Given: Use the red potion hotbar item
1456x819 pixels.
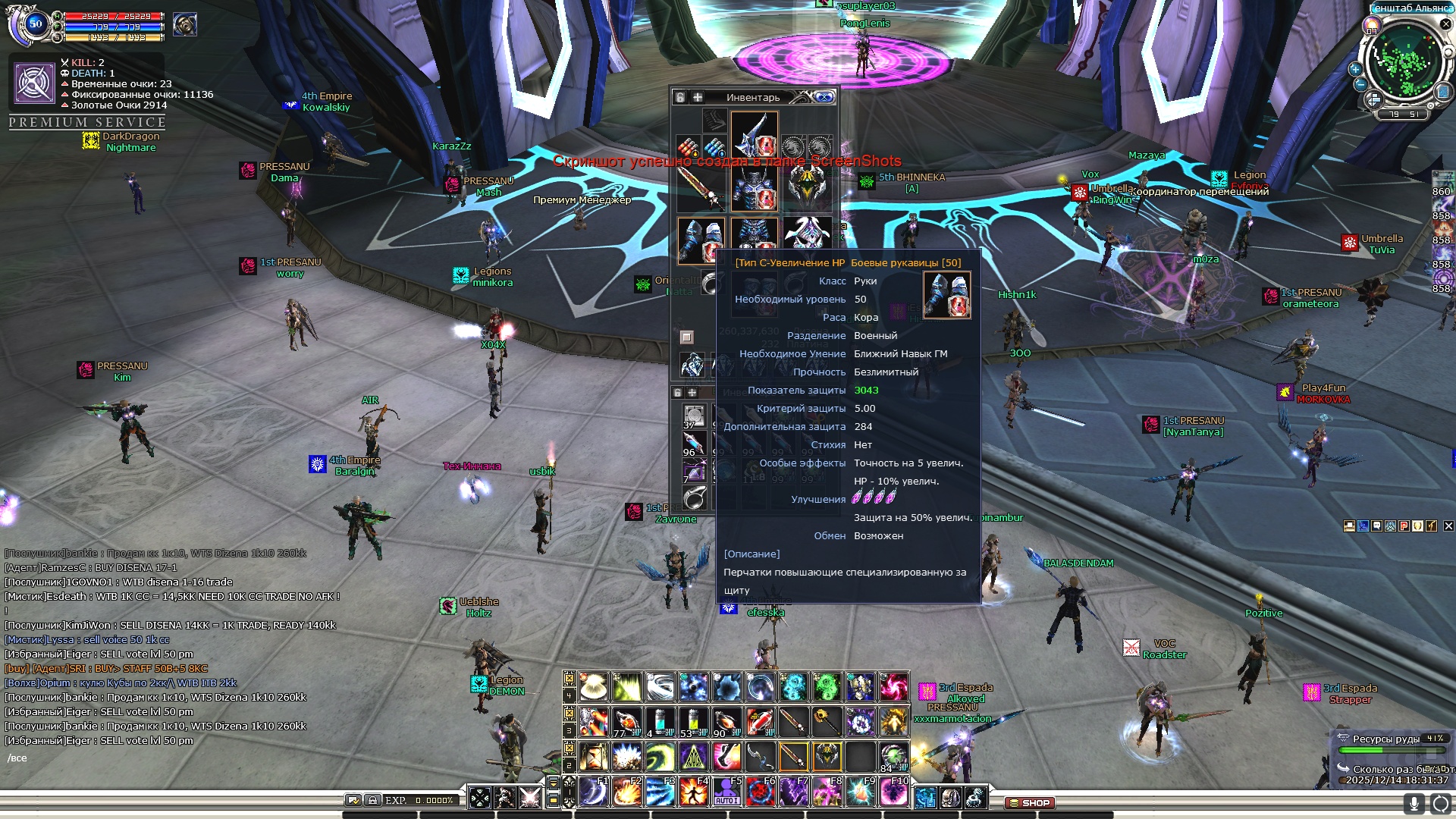Looking at the screenshot, I should [x=760, y=722].
